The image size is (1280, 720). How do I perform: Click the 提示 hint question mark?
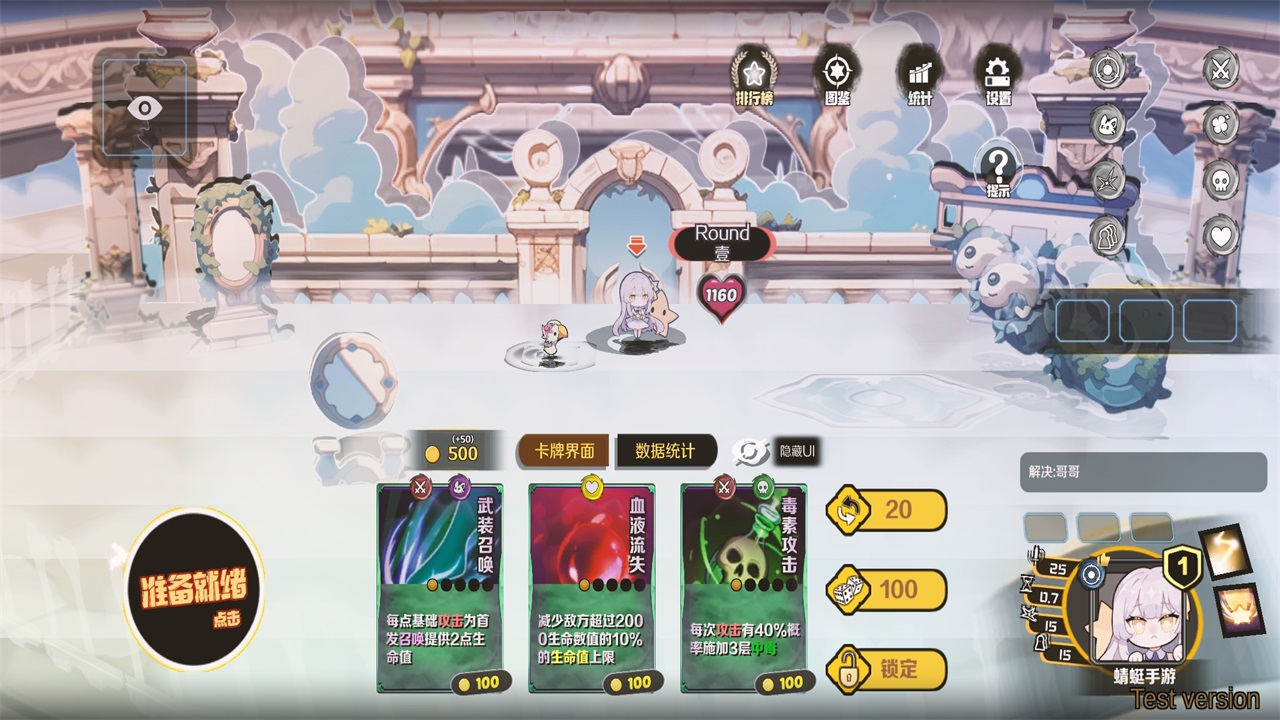[x=997, y=169]
